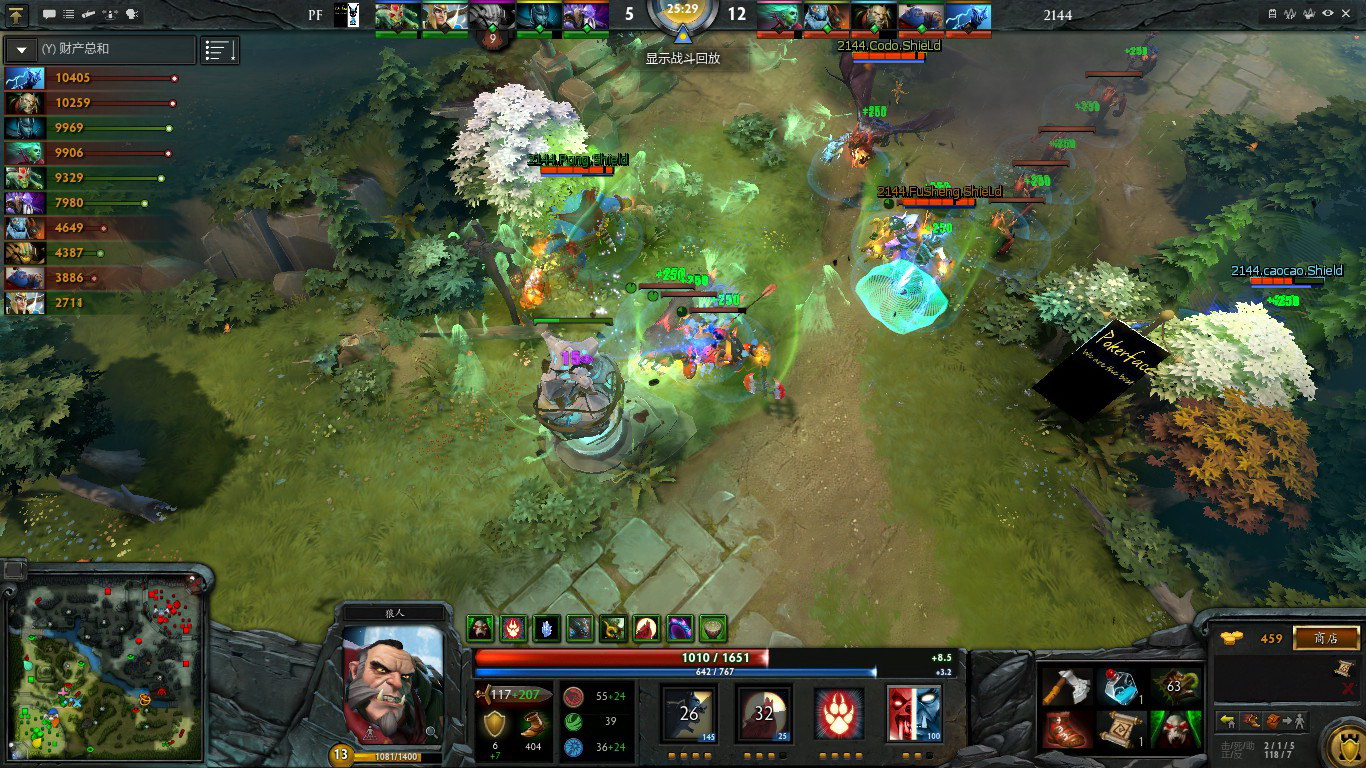Toggle the list view button beside net worth
The height and width of the screenshot is (768, 1366).
[219, 49]
